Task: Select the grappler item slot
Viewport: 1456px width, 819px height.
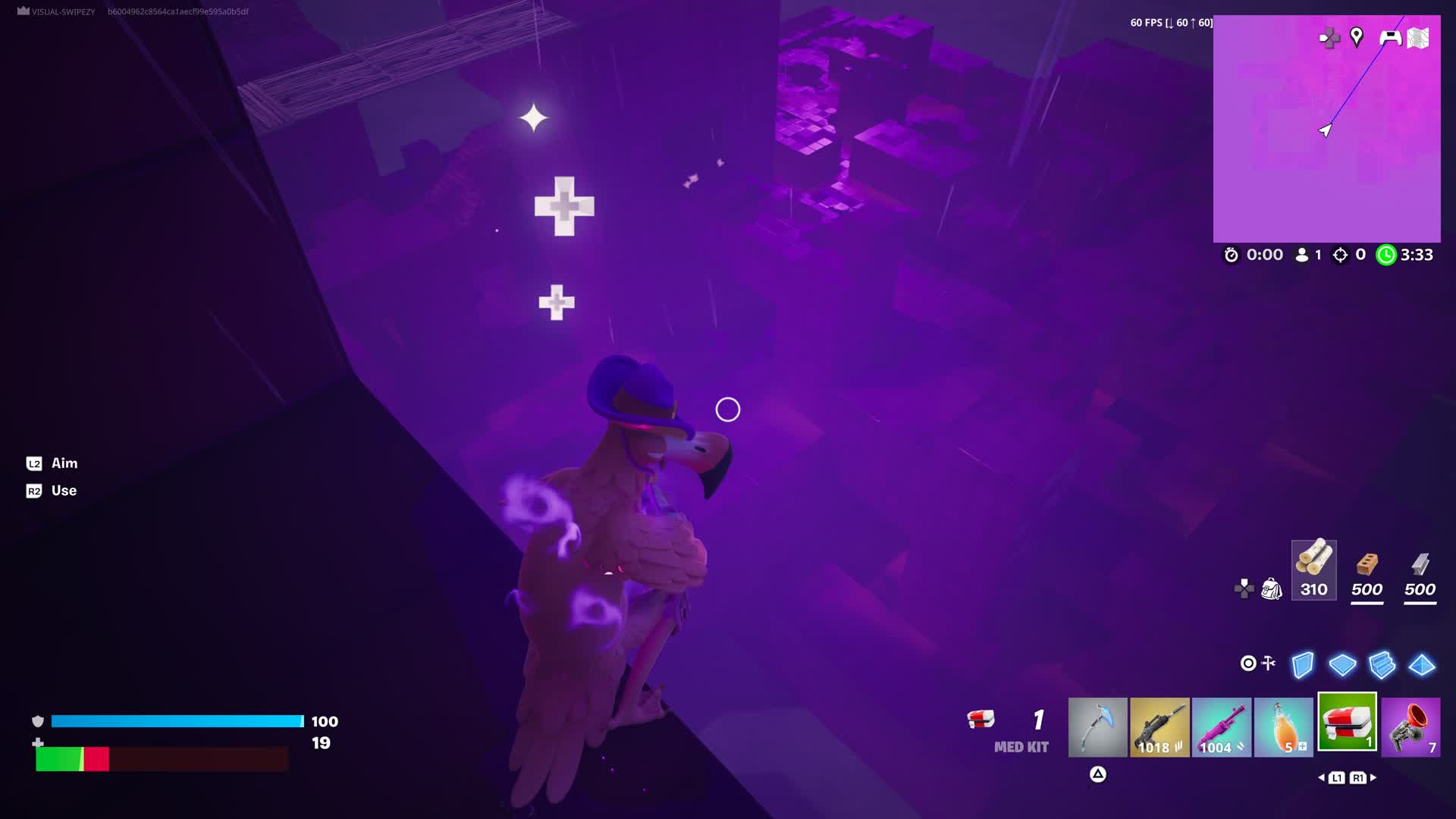Action: 1409,728
